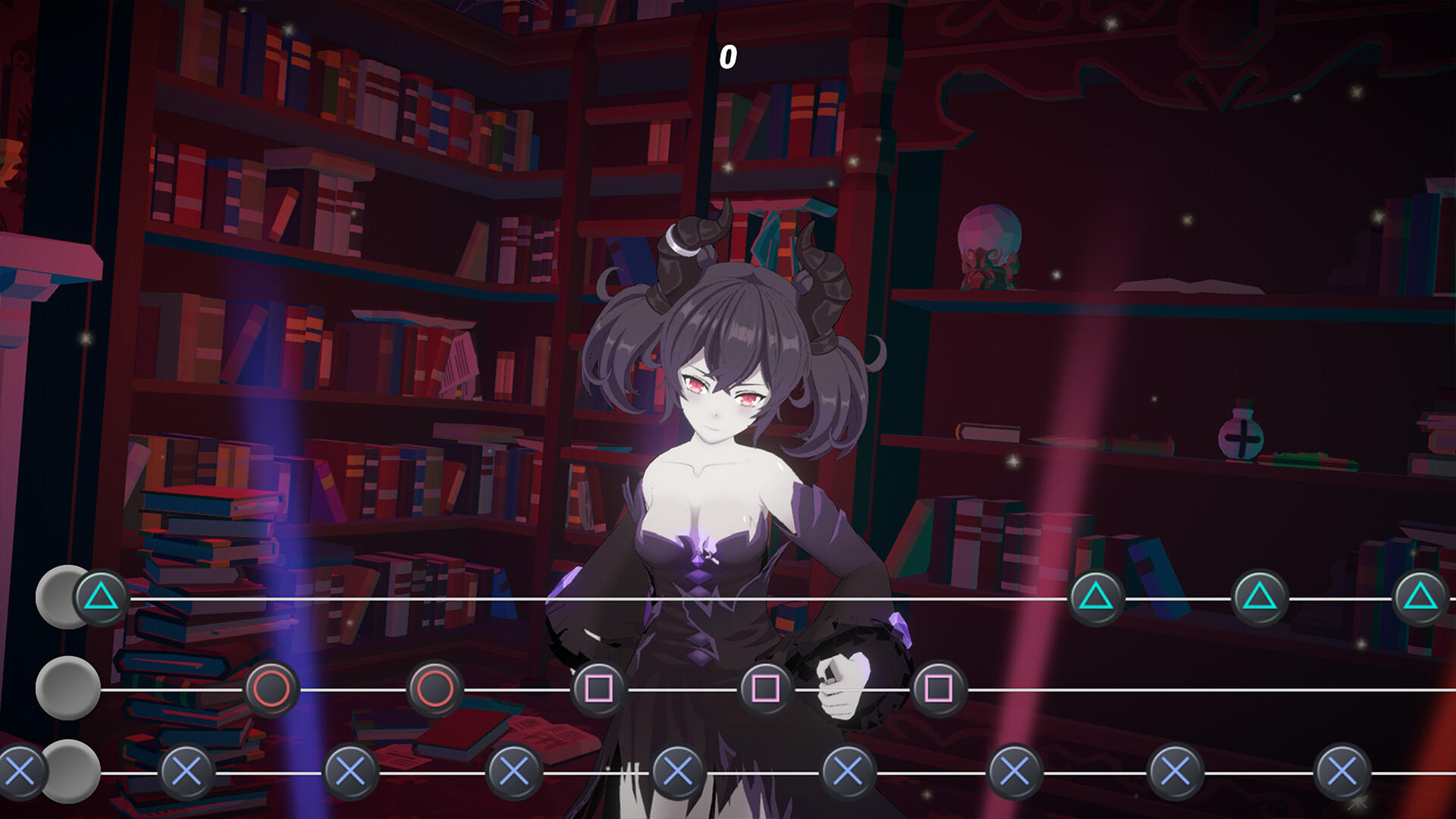Hit the square note in the middle of the trio

pyautogui.click(x=767, y=689)
